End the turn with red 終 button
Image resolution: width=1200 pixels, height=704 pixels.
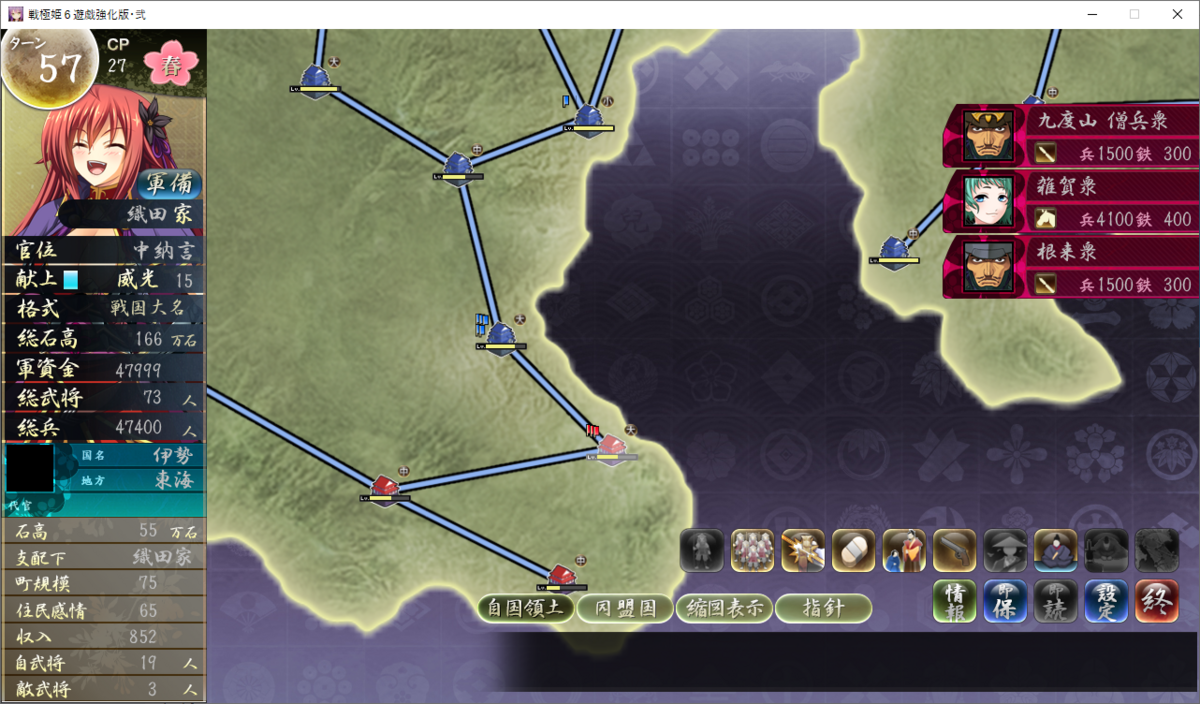(x=1155, y=602)
